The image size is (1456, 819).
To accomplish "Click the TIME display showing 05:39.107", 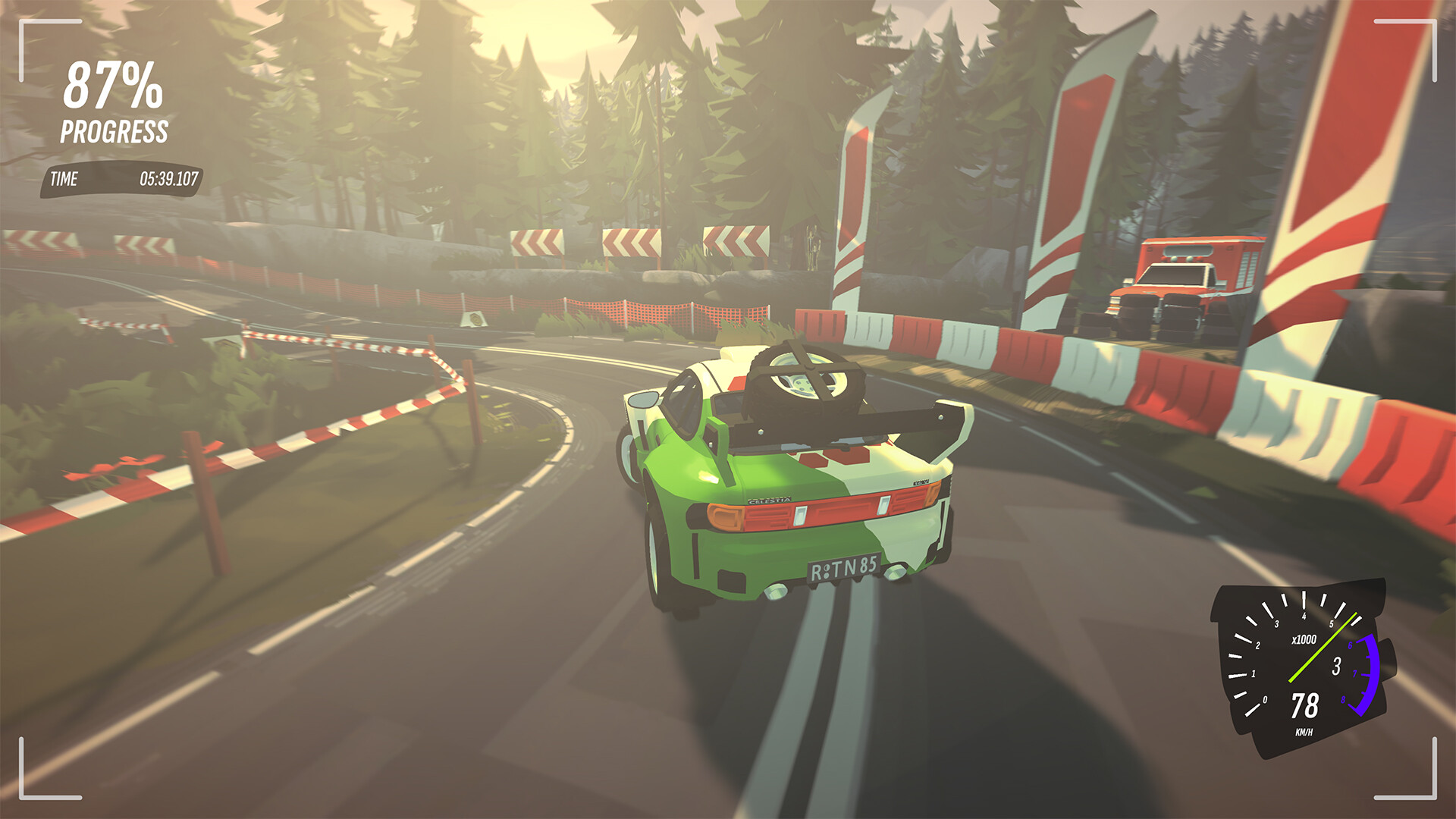I will point(121,180).
